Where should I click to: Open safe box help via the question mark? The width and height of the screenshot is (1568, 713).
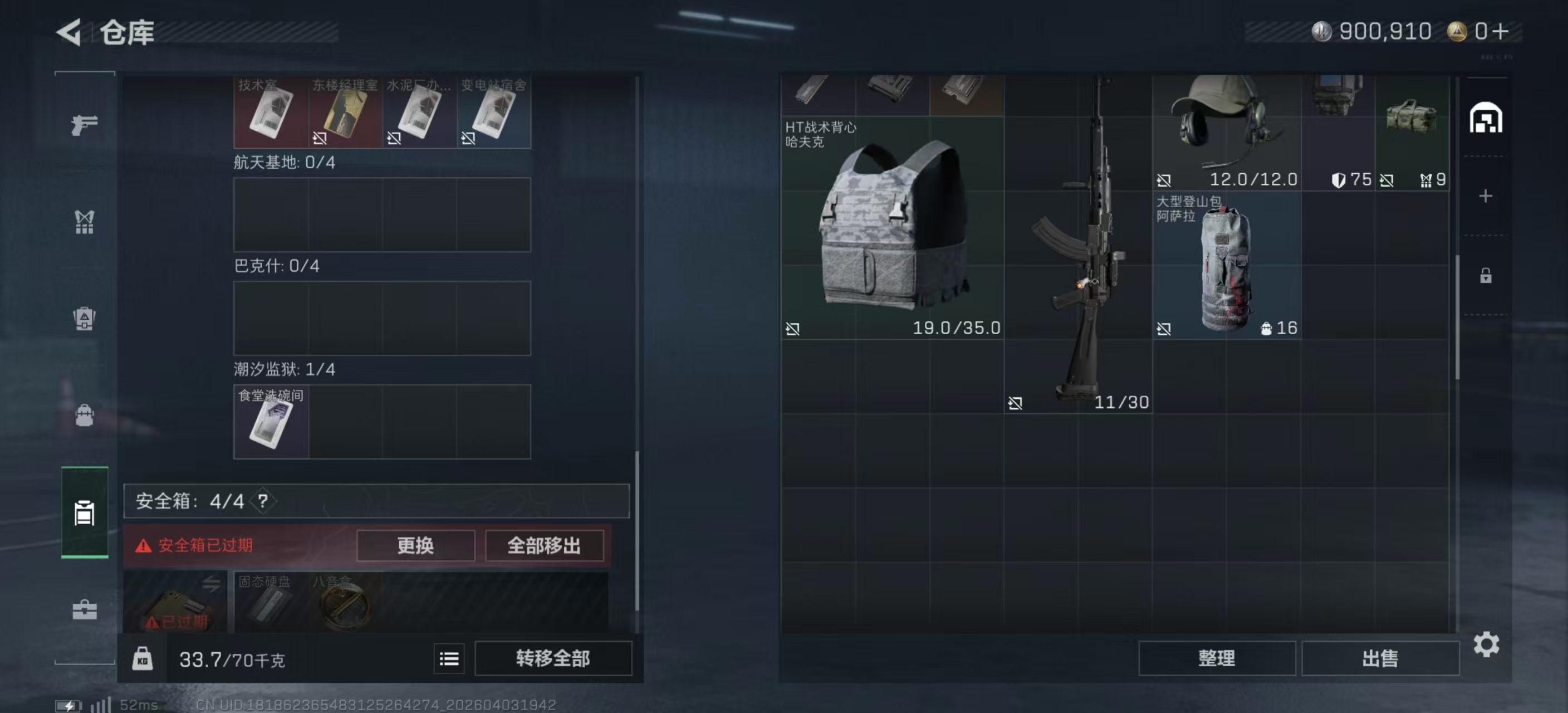[x=264, y=502]
